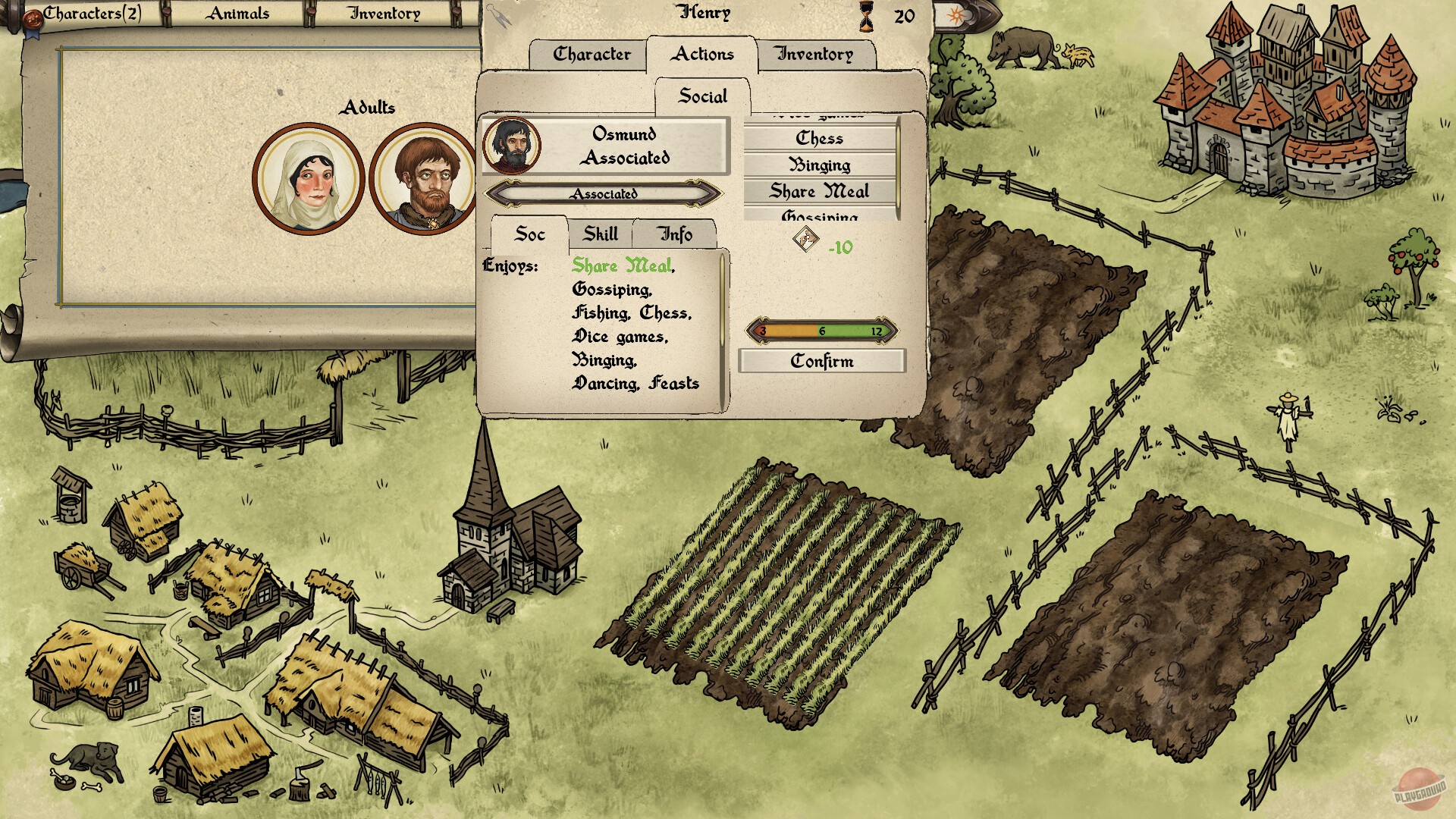This screenshot has width=1456, height=819.
Task: Click the sun emblem at the top right
Action: tap(957, 17)
